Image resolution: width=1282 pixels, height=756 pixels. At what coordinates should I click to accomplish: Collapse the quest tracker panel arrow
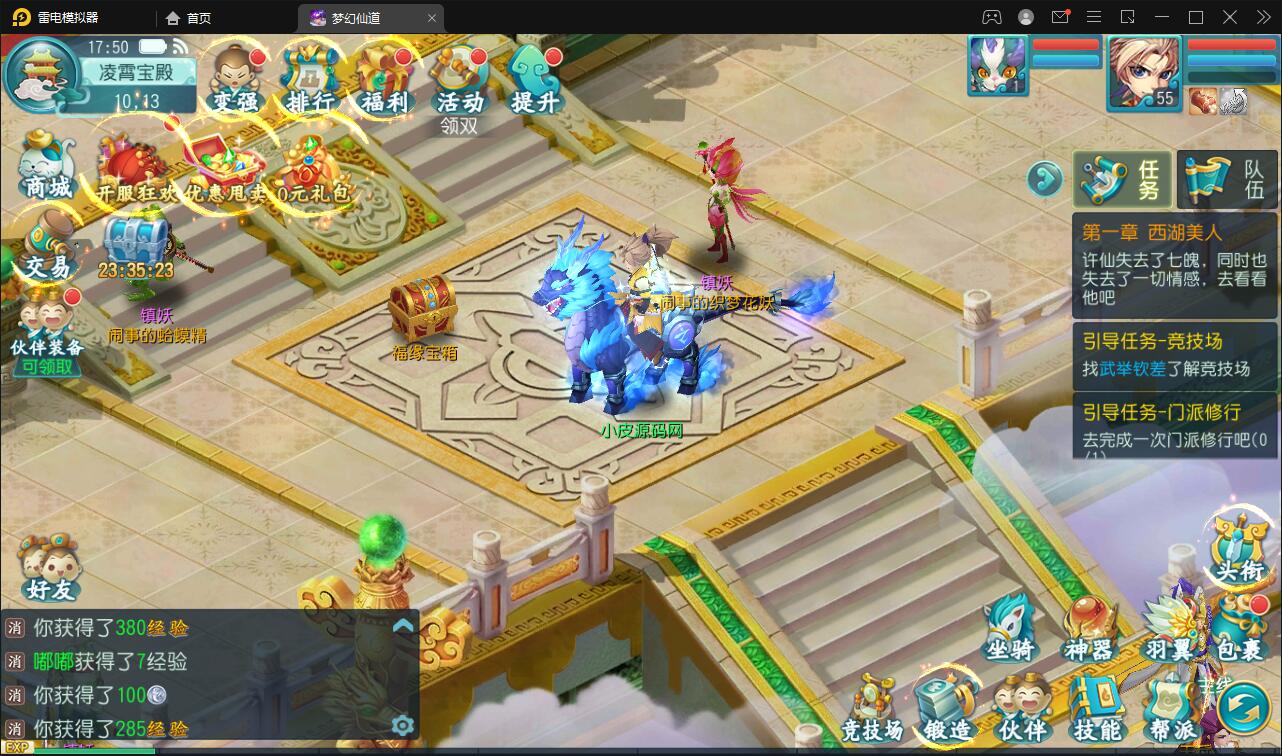[1044, 180]
